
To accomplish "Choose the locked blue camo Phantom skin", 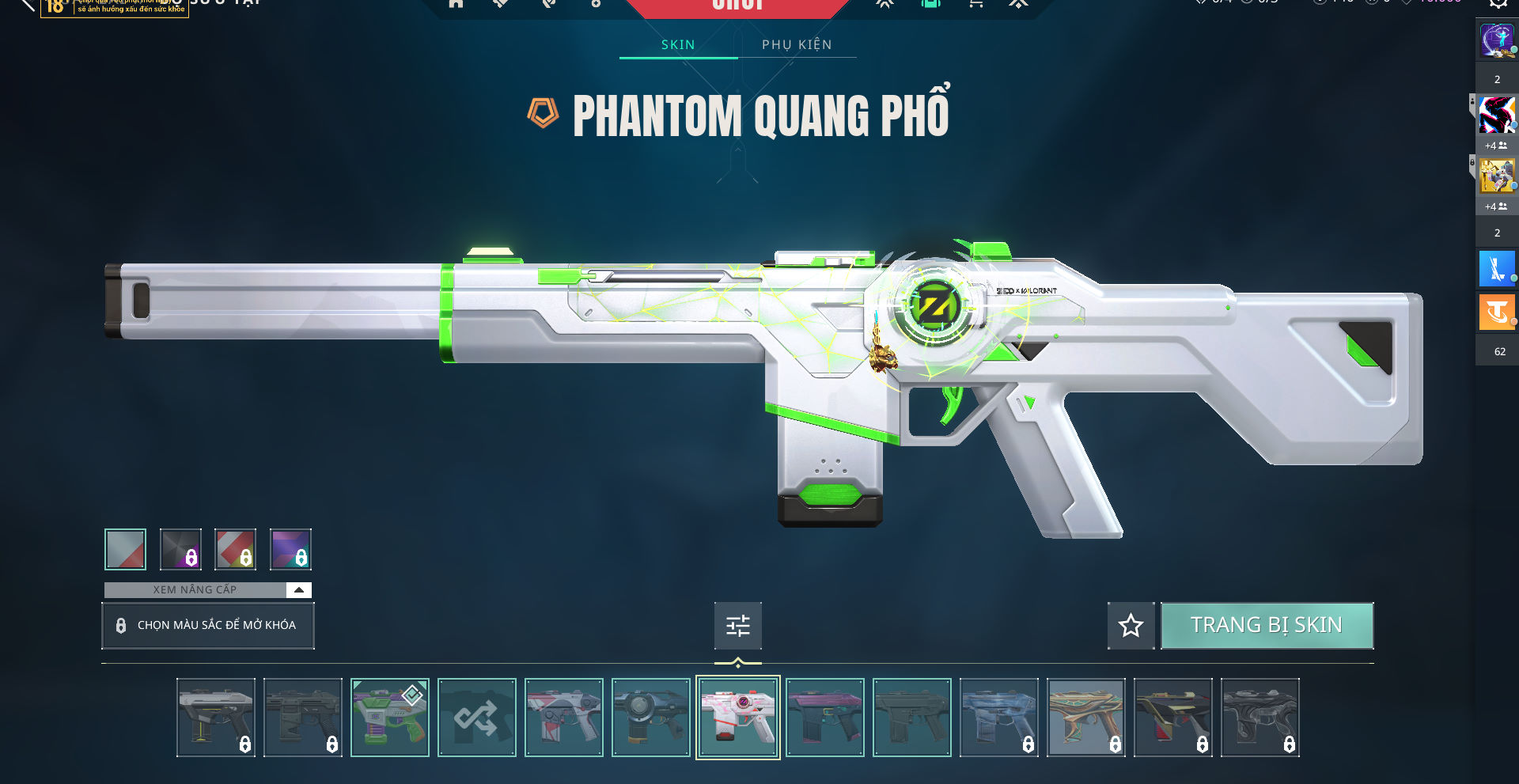I will coord(998,718).
